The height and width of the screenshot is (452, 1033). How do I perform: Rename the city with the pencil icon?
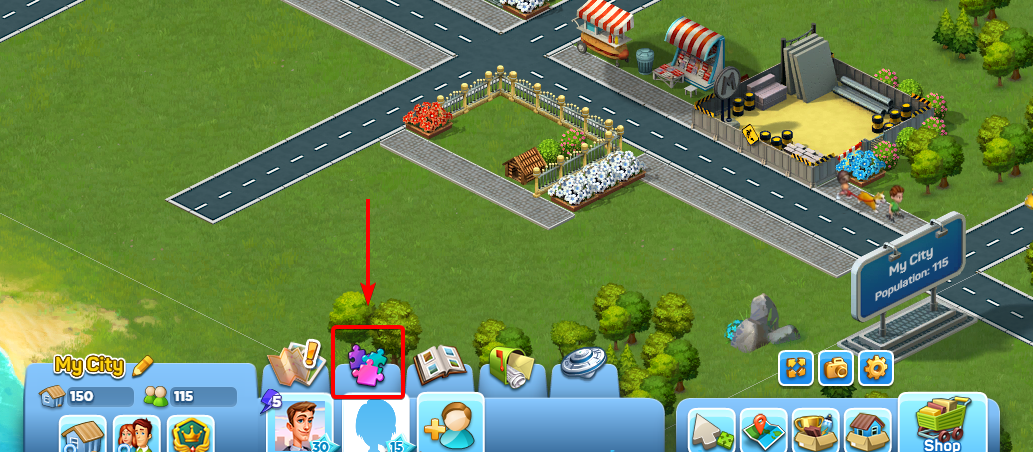click(x=143, y=365)
